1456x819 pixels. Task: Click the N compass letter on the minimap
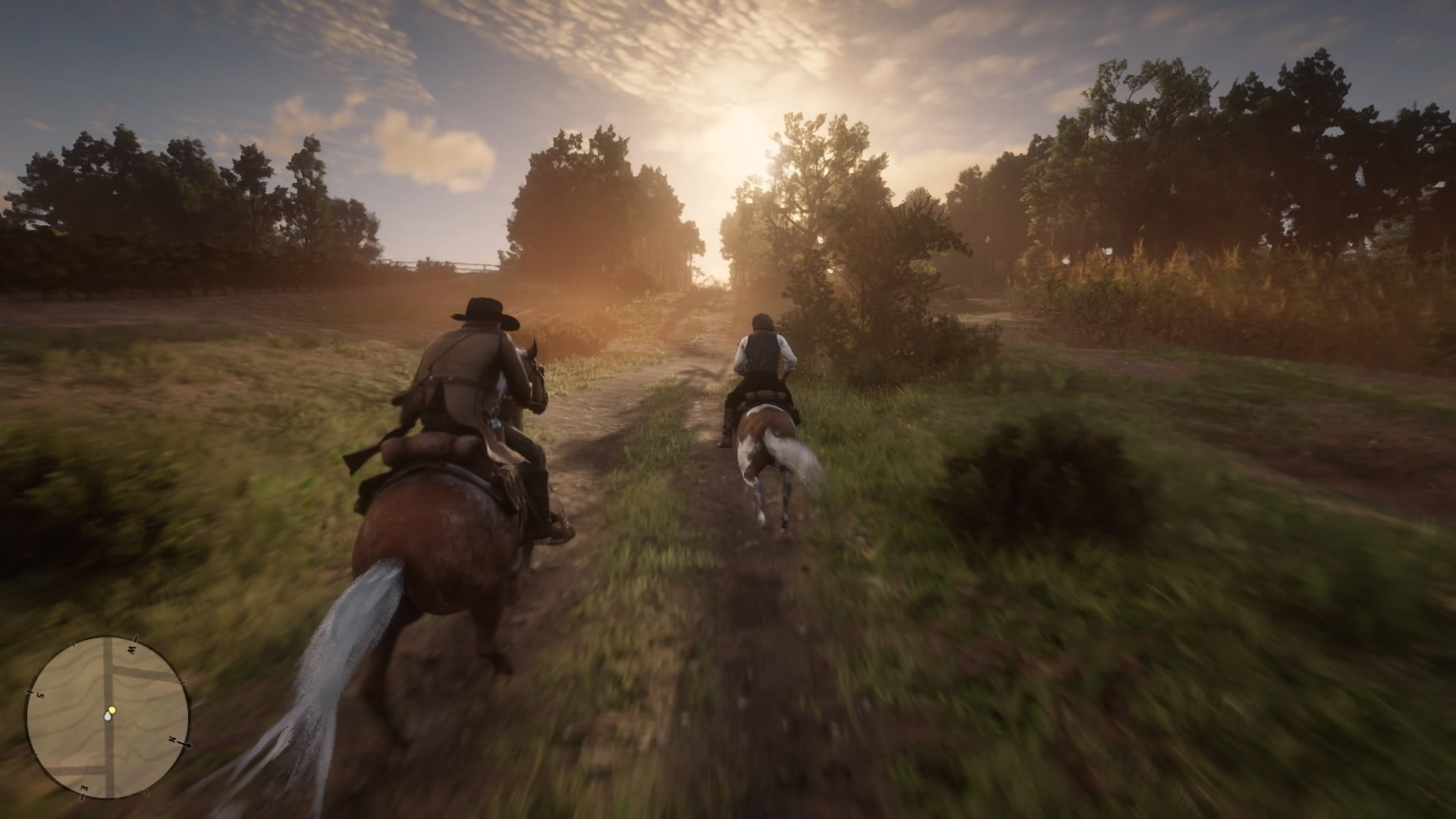172,740
